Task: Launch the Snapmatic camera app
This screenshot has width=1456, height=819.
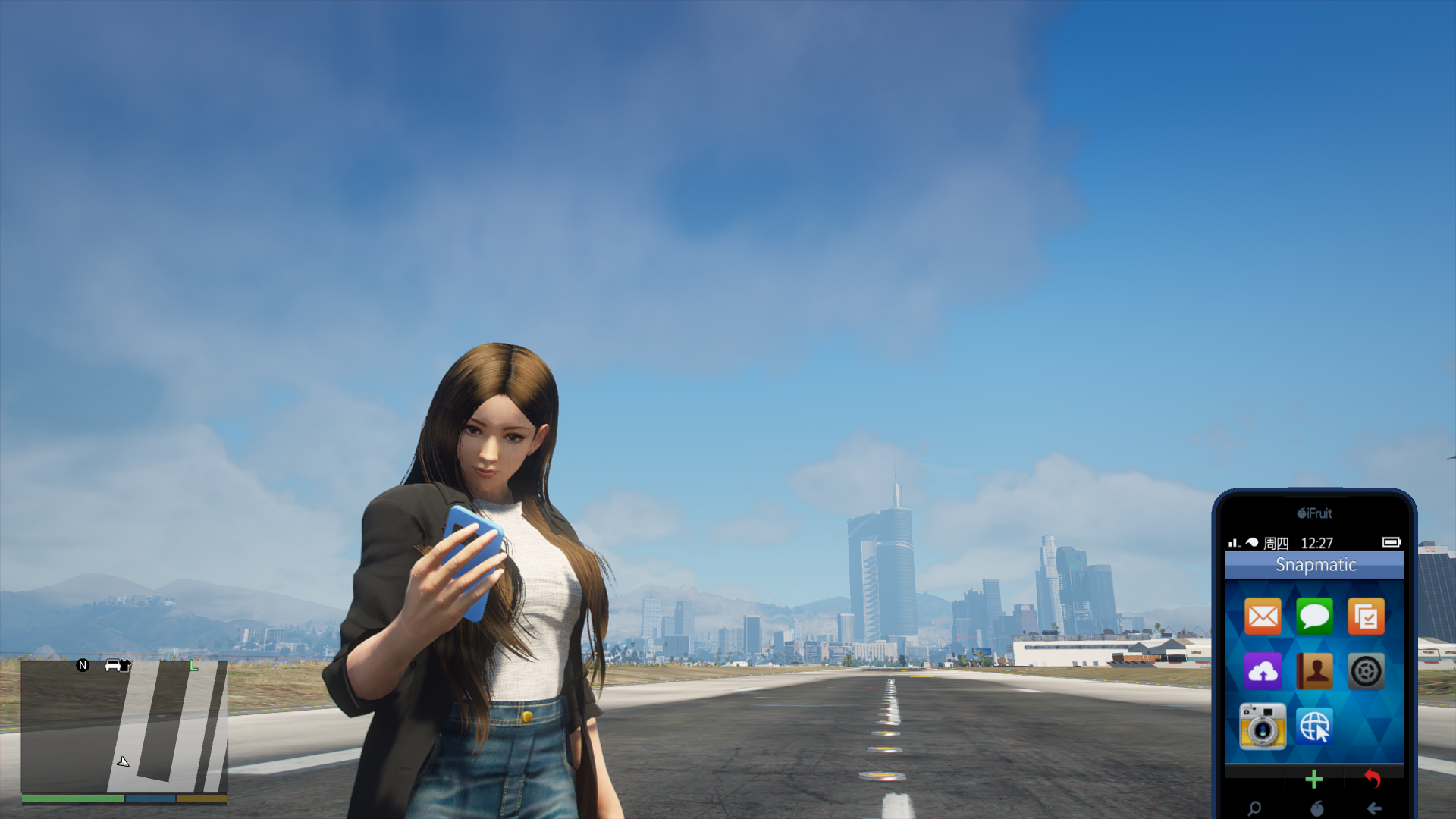Action: [x=1263, y=726]
